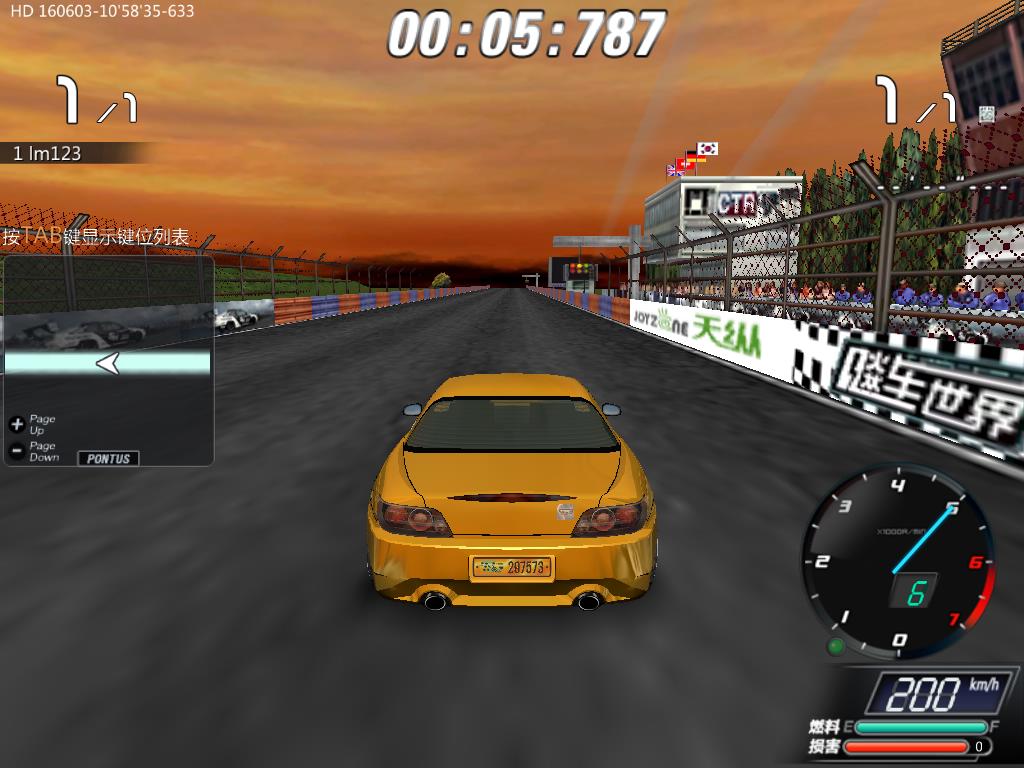Viewport: 1024px width, 768px height.
Task: Click the minus zoom button on the minimap
Action: 16,451
